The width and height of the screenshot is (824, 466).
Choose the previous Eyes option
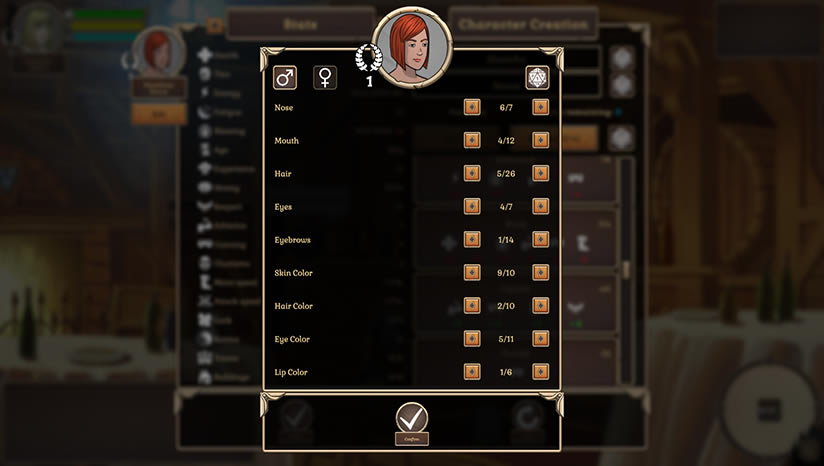point(472,206)
